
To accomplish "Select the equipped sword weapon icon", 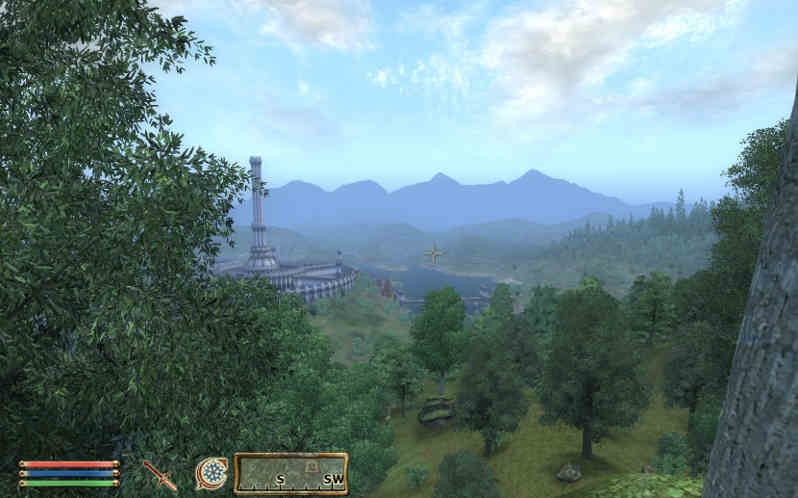I will [x=159, y=475].
